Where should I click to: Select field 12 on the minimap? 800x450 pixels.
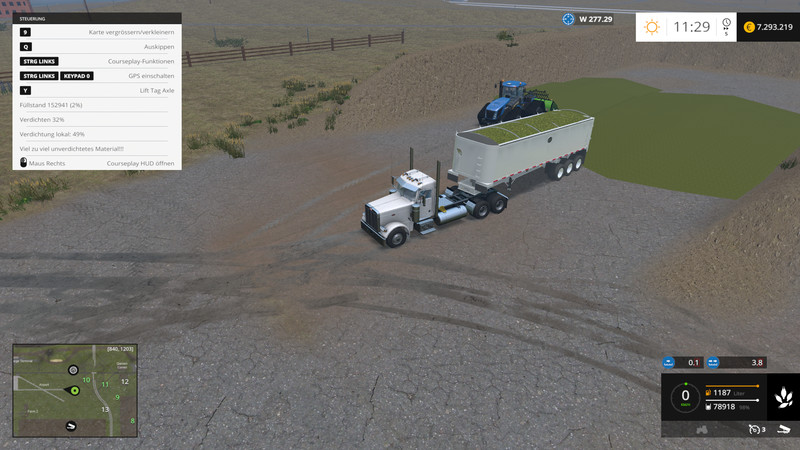[x=124, y=382]
